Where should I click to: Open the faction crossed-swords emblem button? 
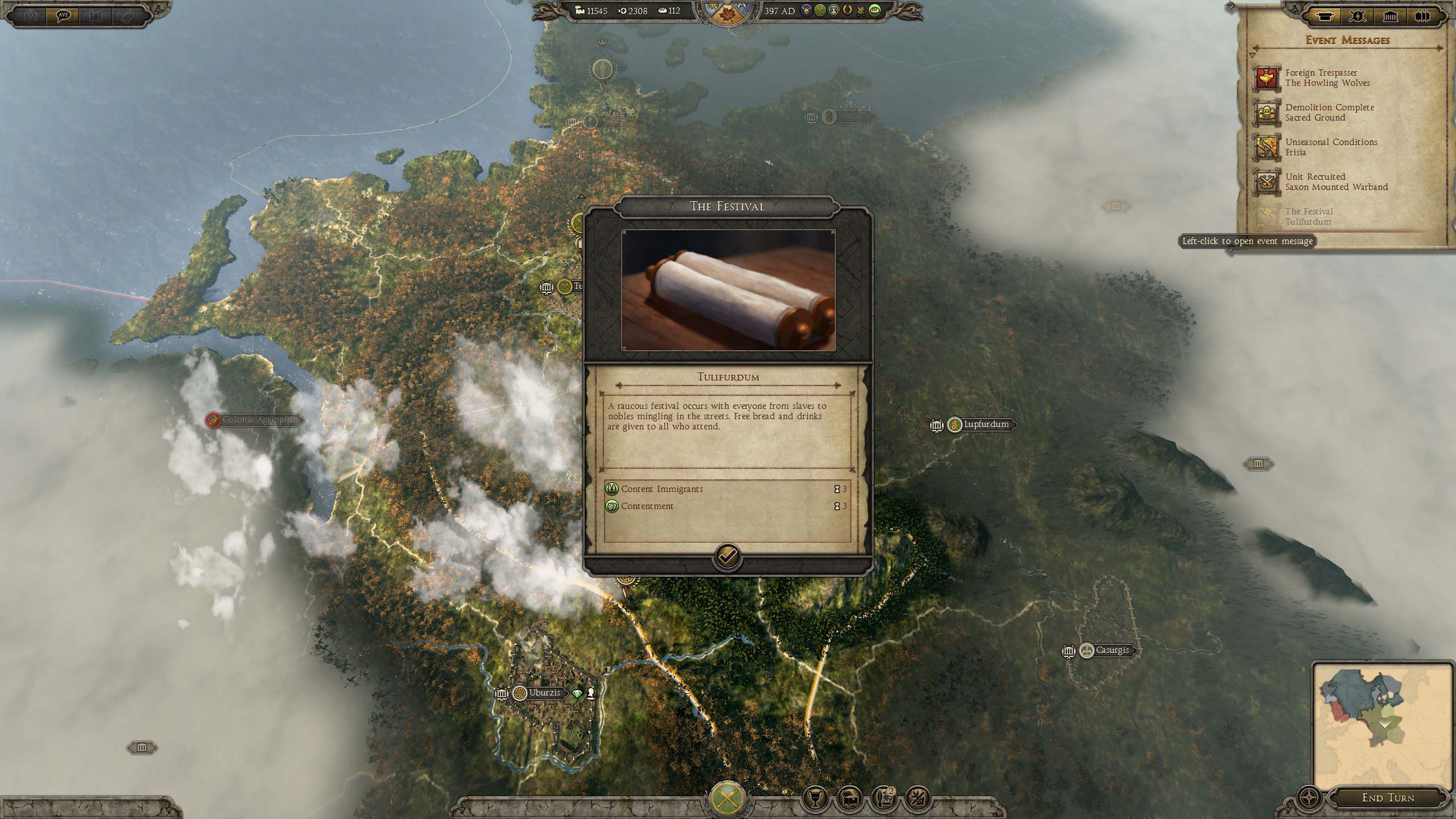(728, 799)
